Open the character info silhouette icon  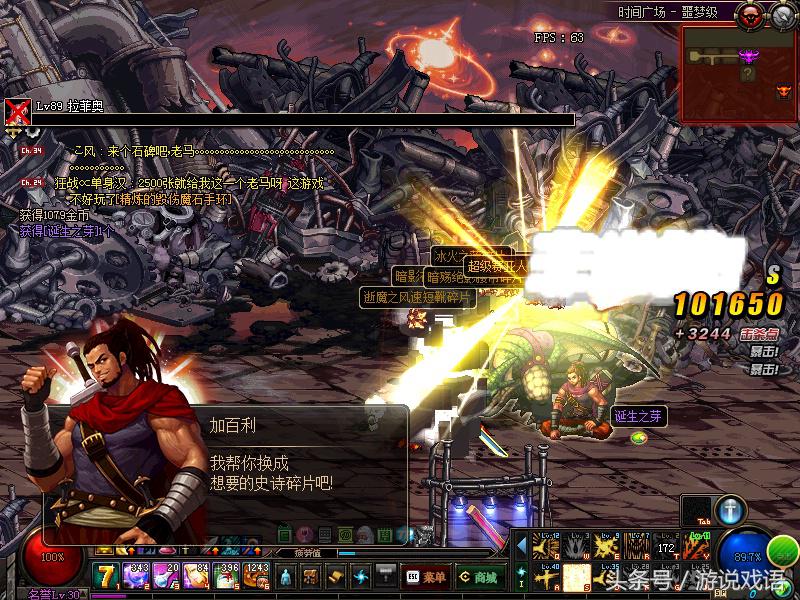click(287, 576)
